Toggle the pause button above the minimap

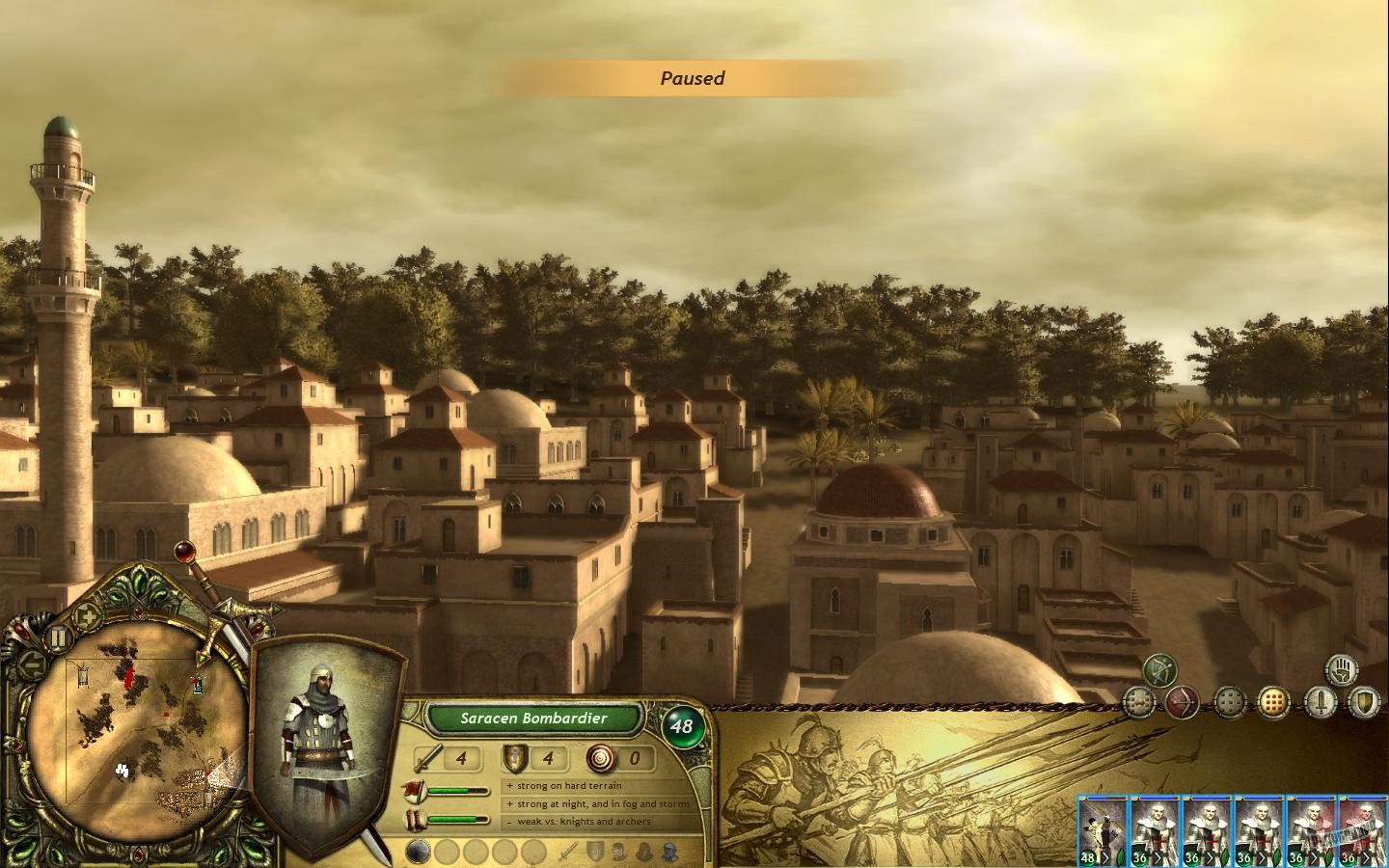tap(56, 637)
